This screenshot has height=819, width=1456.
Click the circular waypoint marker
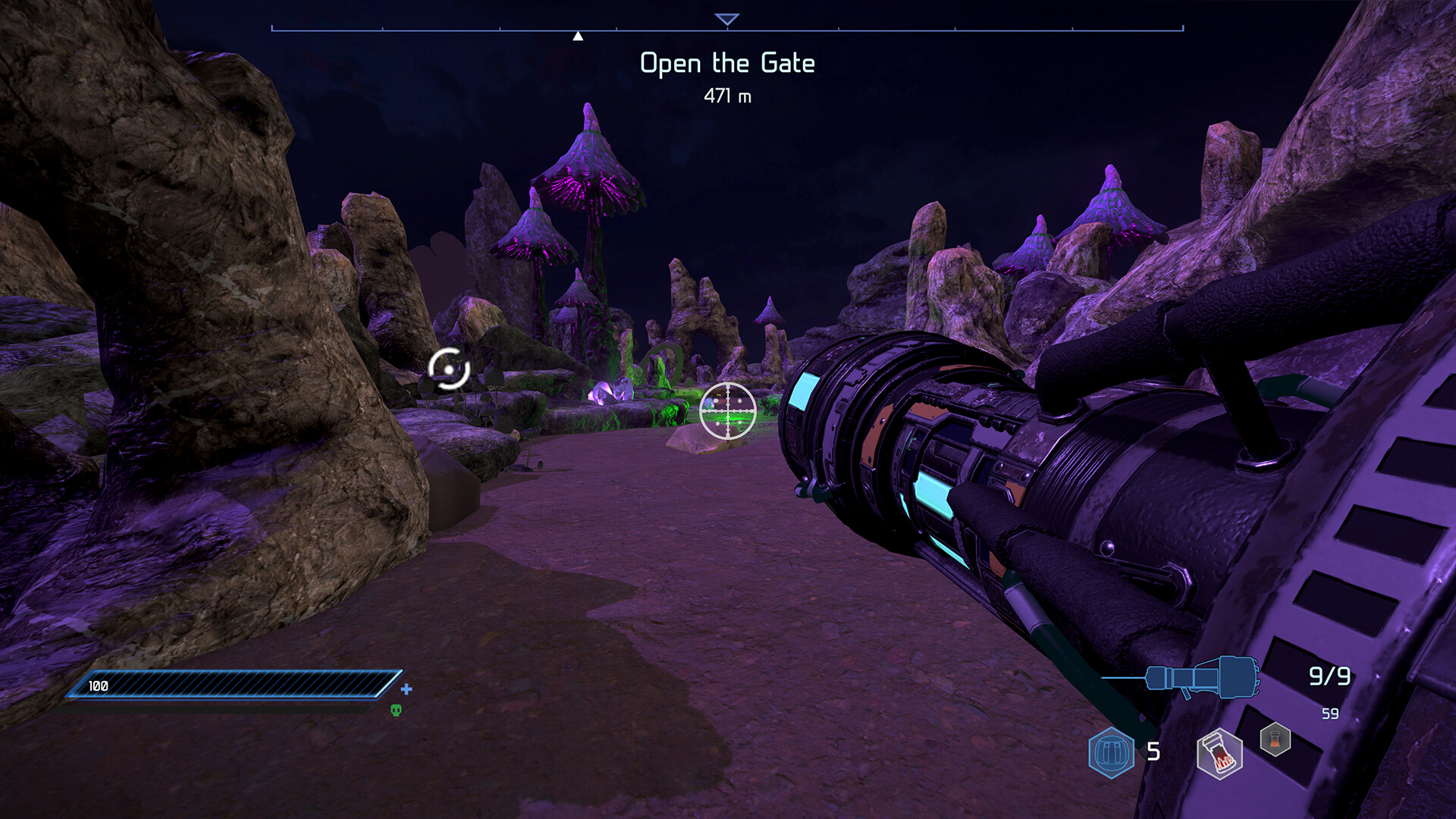click(x=449, y=369)
